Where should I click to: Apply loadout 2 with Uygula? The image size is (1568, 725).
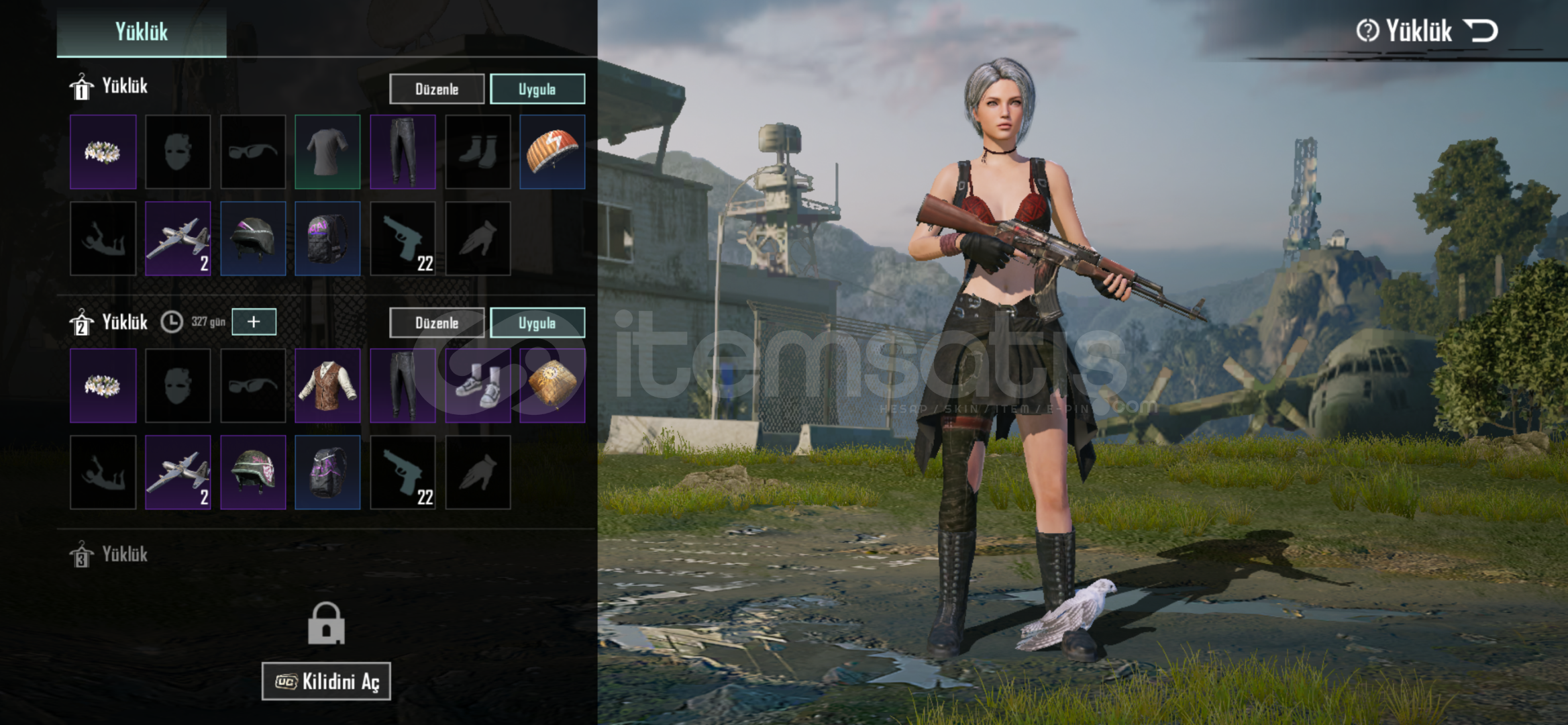(537, 323)
